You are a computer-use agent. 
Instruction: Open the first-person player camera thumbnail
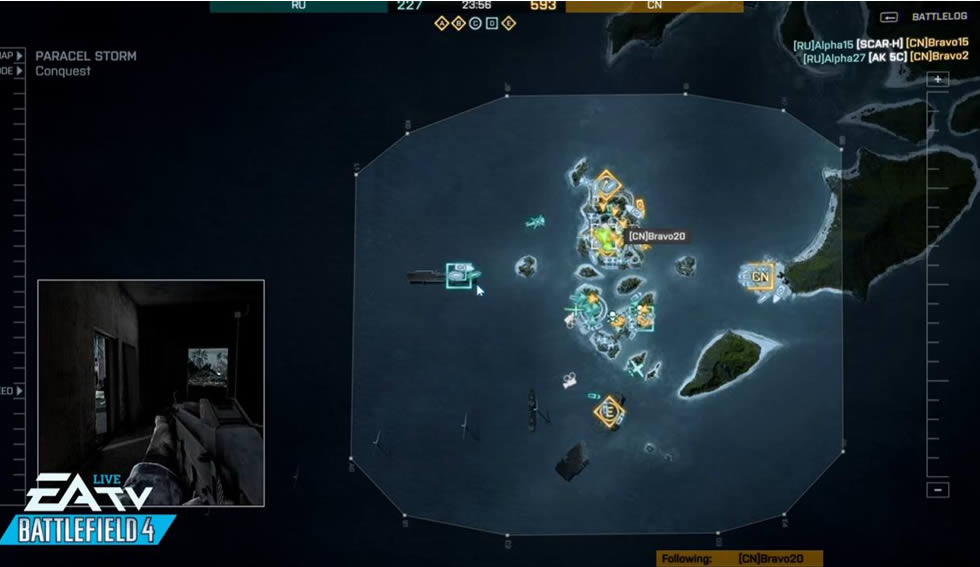click(x=151, y=392)
